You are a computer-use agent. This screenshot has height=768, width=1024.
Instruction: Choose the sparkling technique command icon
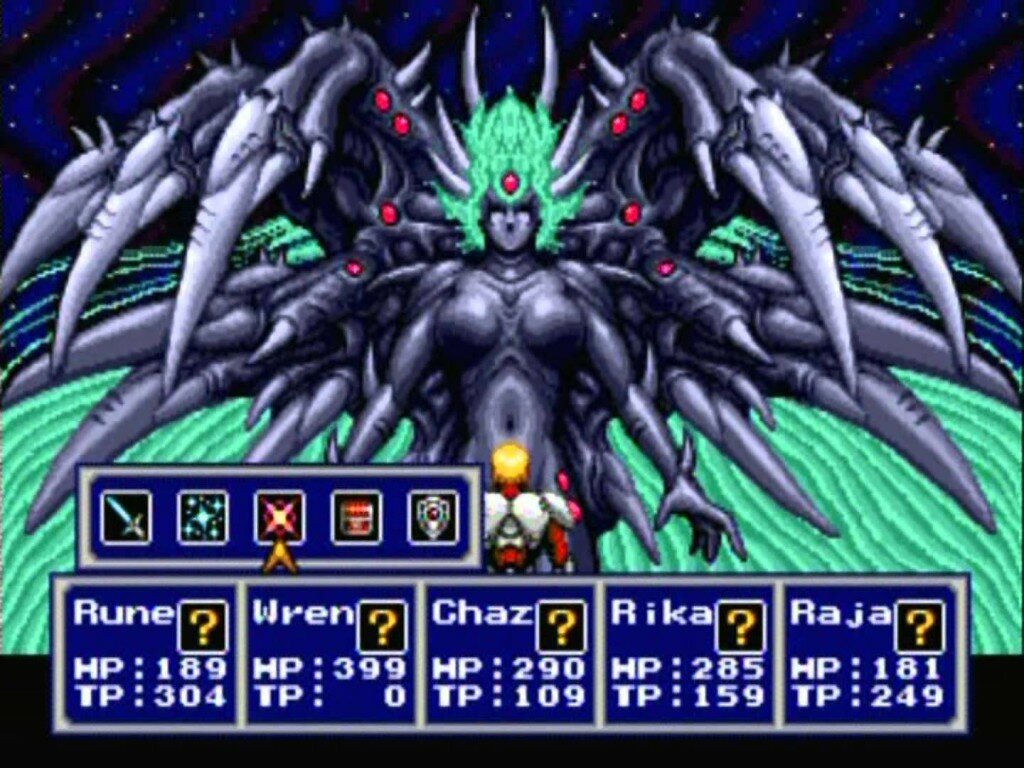pyautogui.click(x=203, y=517)
